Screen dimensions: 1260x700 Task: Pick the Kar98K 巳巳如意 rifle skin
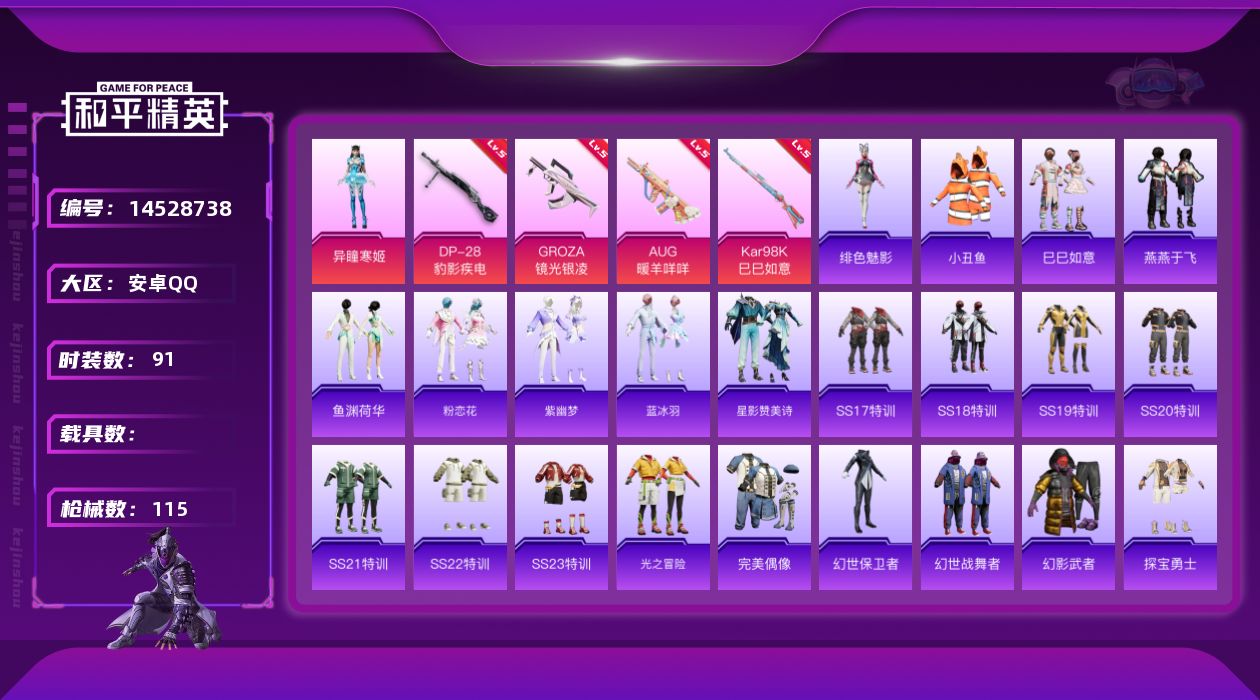pos(764,211)
